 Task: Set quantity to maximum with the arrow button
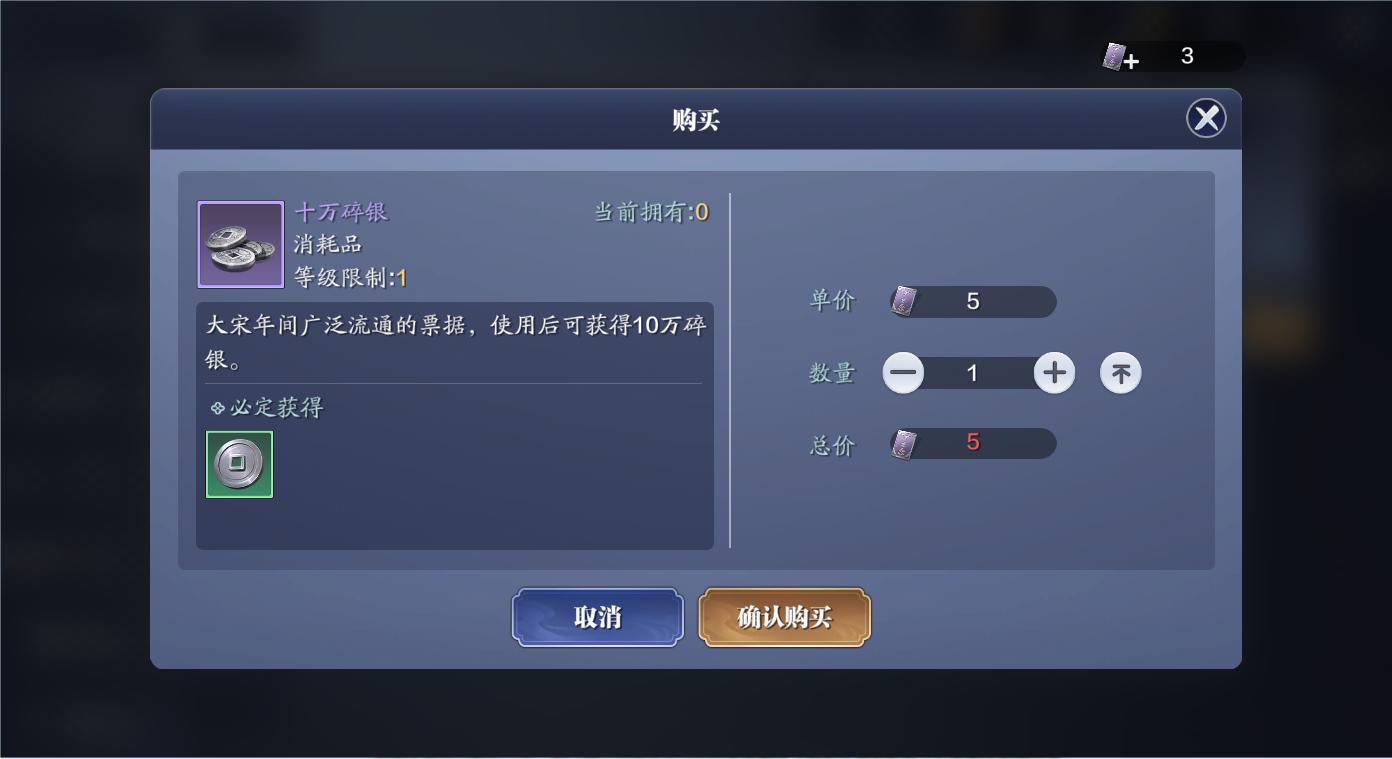pos(1120,372)
